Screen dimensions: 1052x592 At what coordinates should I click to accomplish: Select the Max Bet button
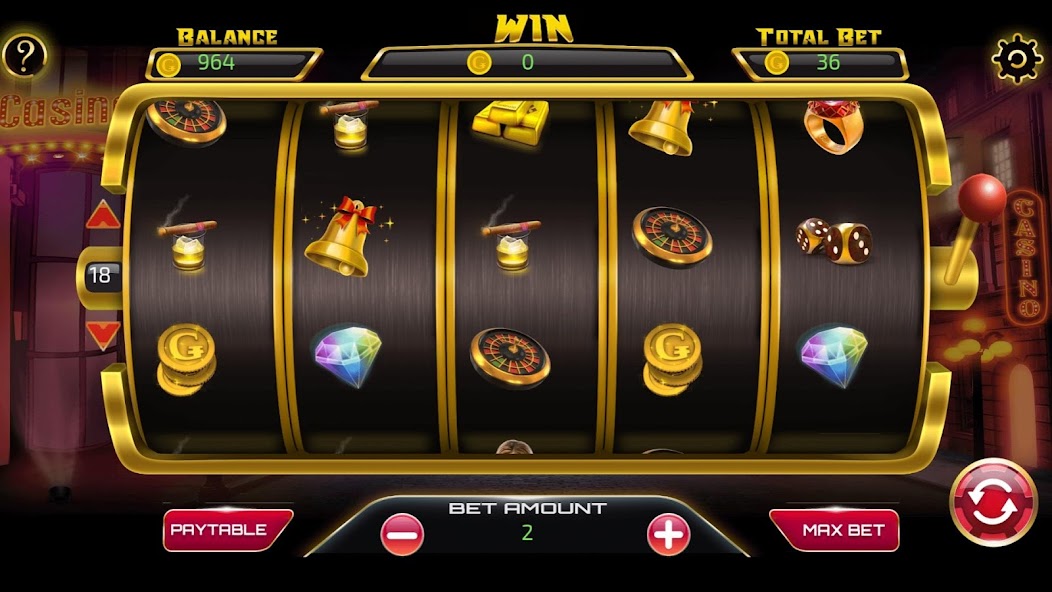(833, 530)
